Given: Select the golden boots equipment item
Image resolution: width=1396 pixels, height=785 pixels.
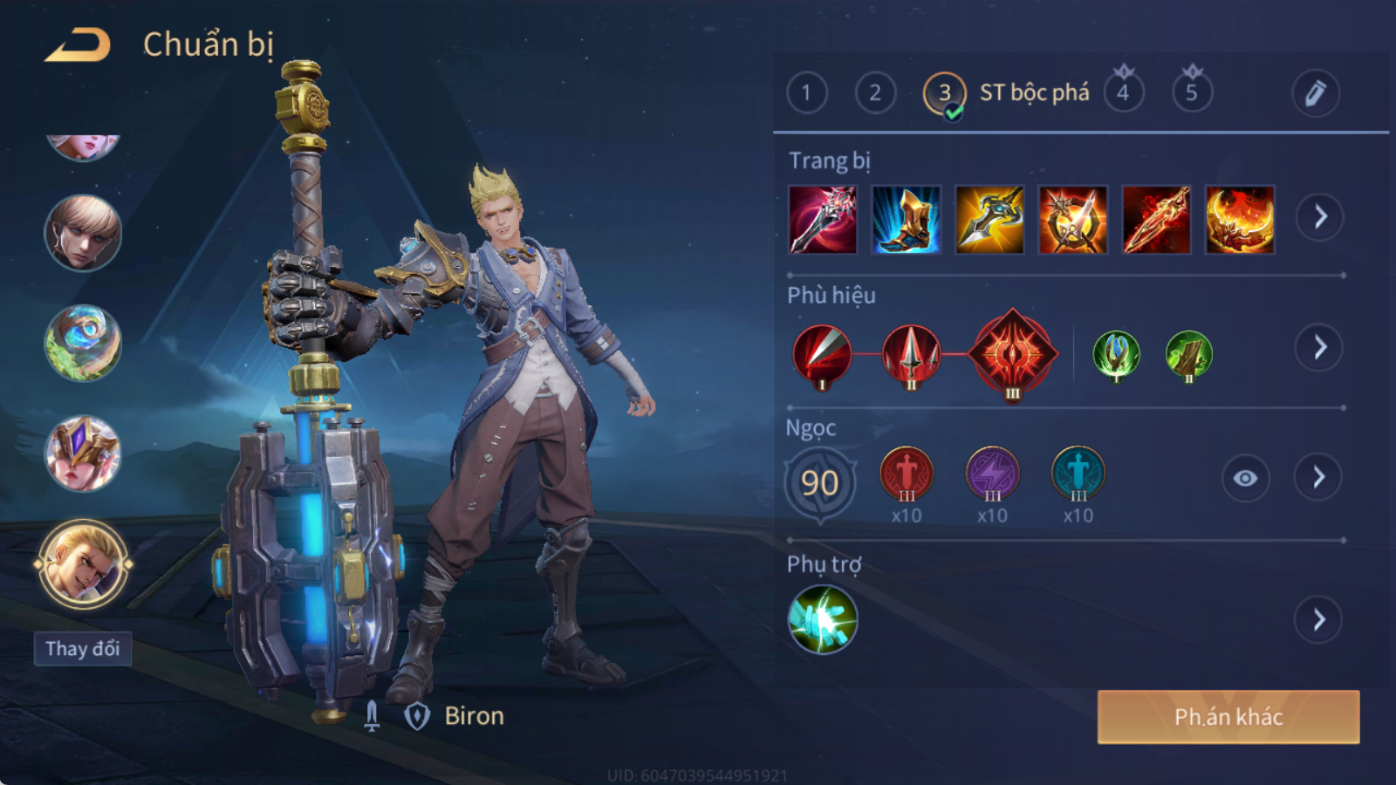Looking at the screenshot, I should pos(906,219).
